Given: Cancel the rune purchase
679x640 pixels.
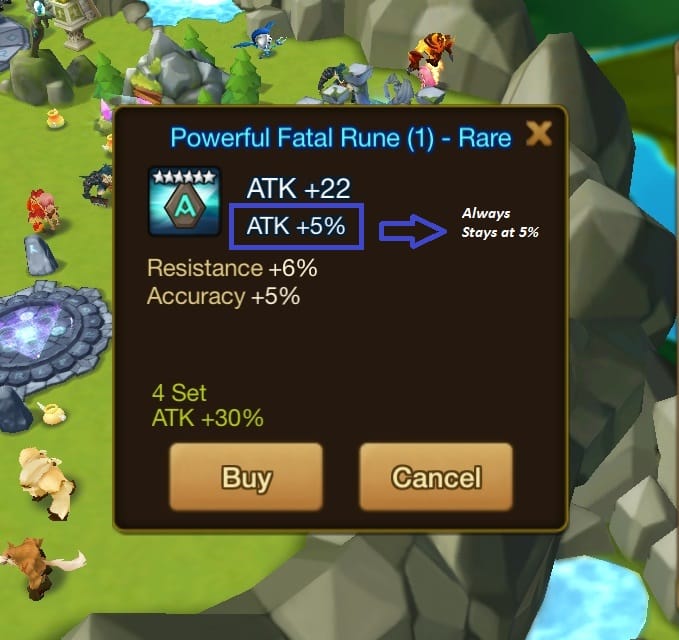Looking at the screenshot, I should (436, 477).
